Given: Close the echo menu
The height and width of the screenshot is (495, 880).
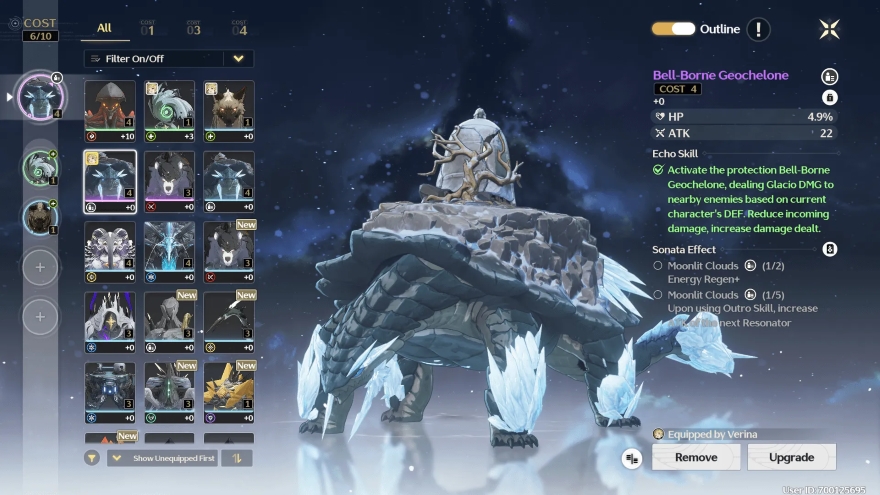Looking at the screenshot, I should (829, 29).
